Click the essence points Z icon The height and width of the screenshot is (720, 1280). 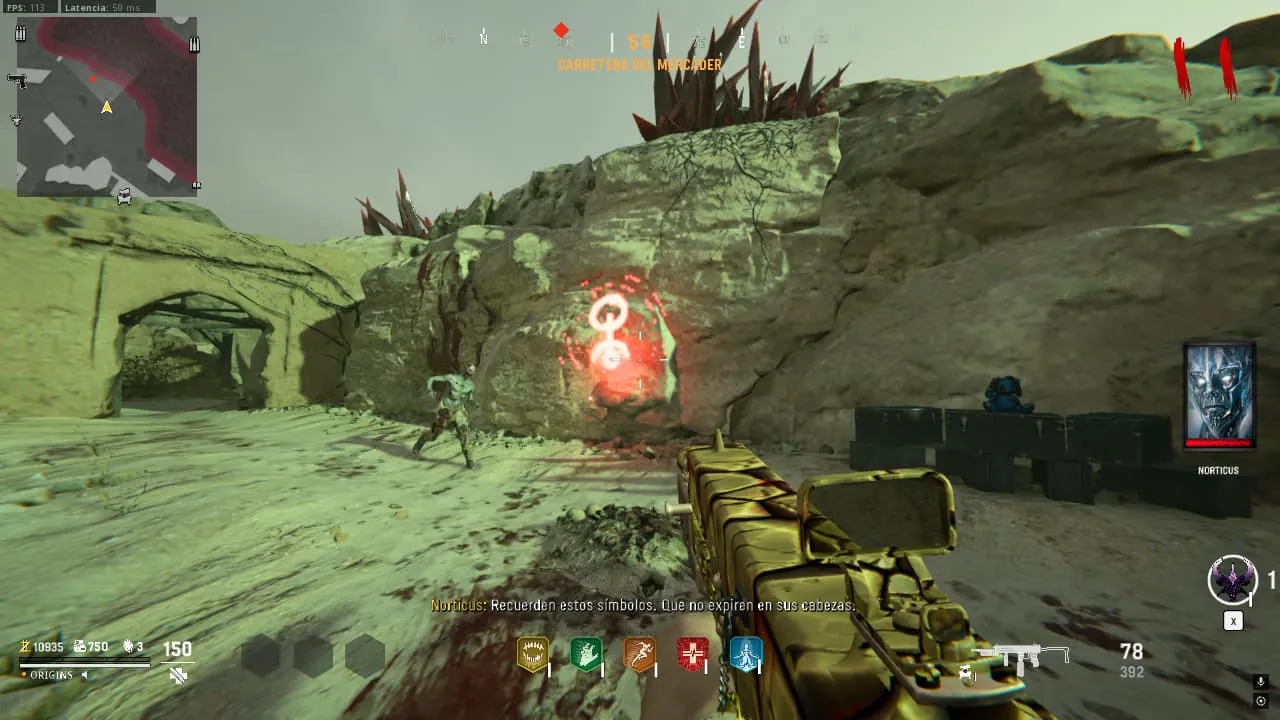point(25,647)
